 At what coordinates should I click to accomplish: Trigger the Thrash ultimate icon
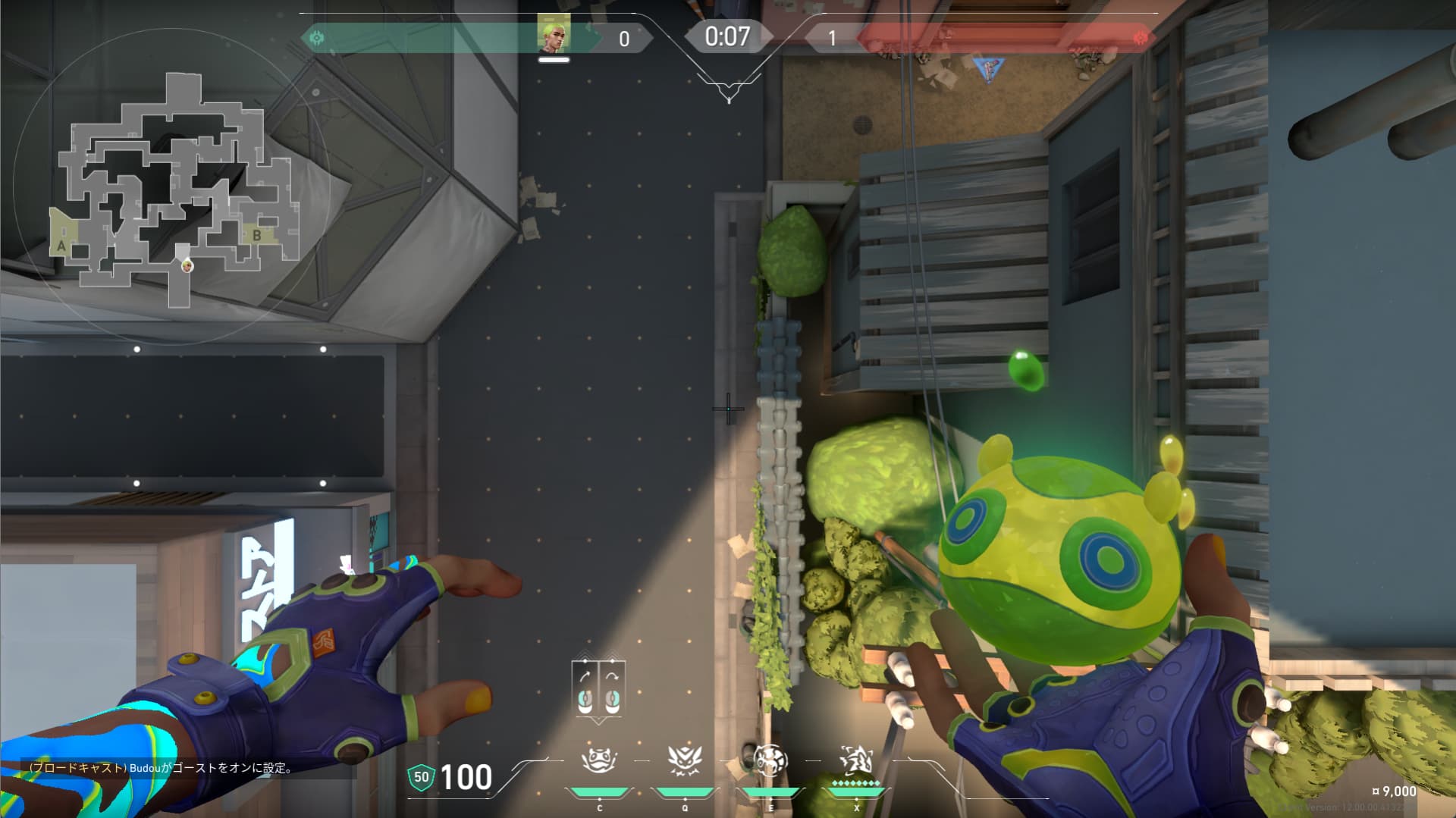(x=856, y=760)
